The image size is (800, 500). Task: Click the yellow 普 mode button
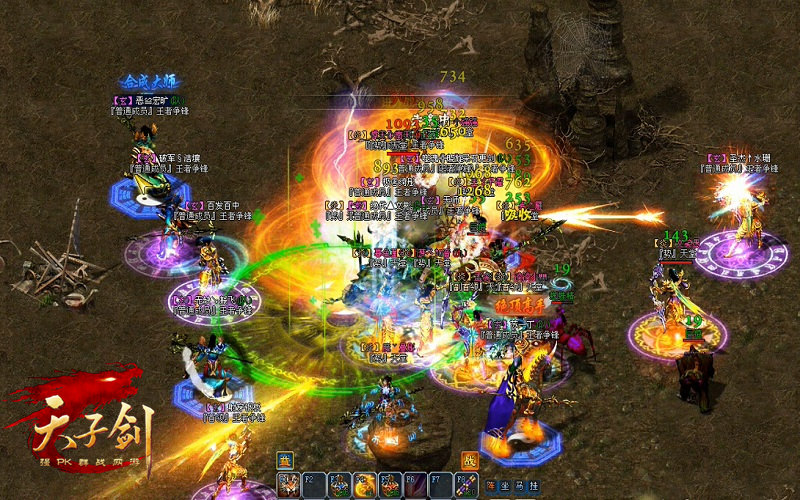tap(284, 461)
